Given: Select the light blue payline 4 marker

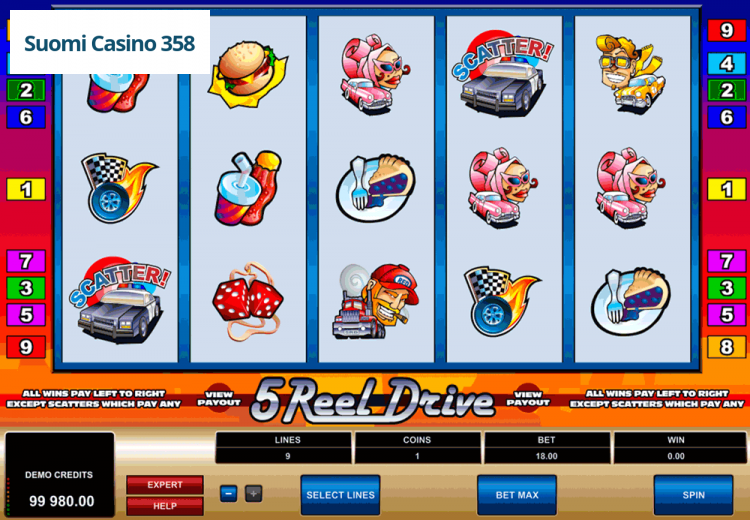Looking at the screenshot, I should pyautogui.click(x=727, y=64).
